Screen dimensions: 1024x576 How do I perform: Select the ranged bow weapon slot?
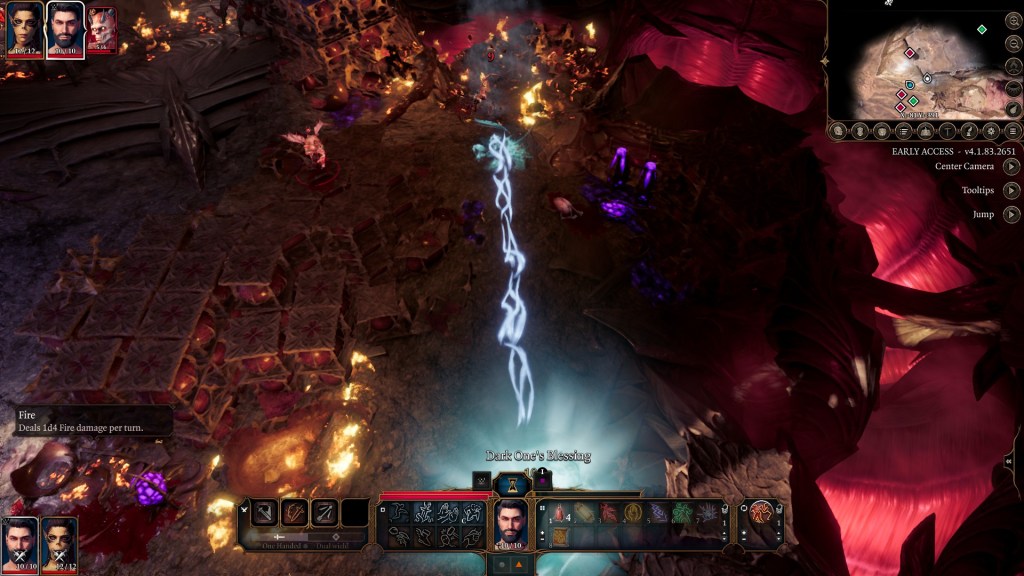click(x=325, y=513)
